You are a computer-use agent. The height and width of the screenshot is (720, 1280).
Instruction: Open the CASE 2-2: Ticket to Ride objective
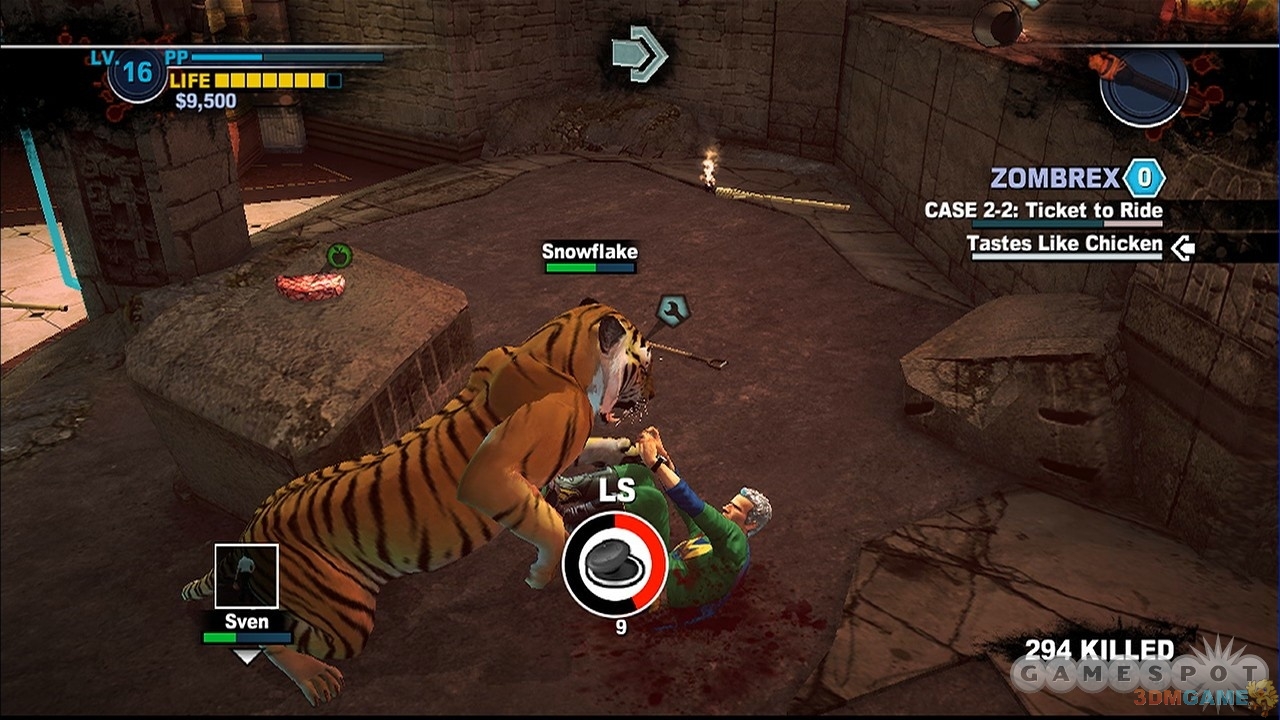[x=1043, y=211]
